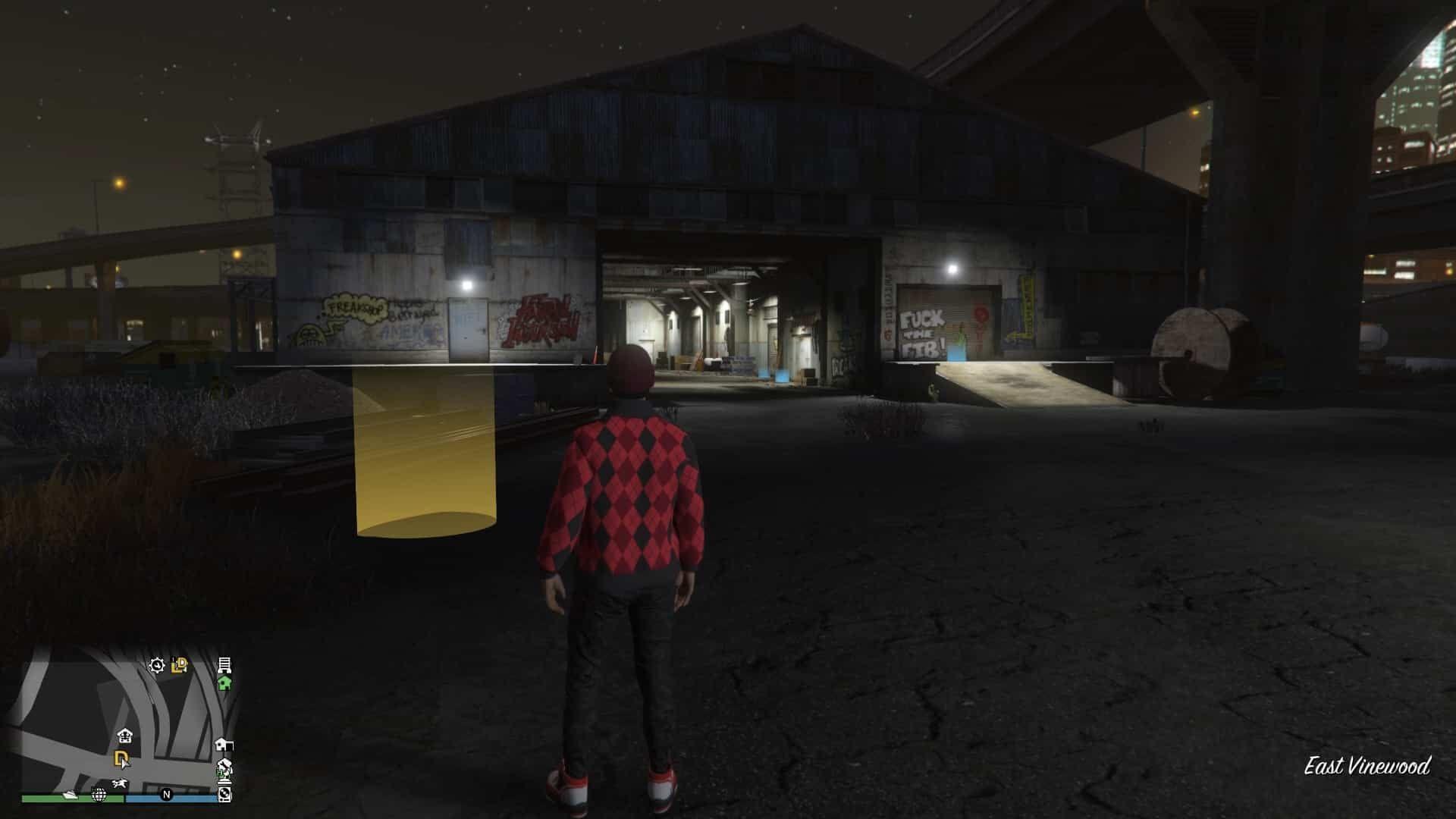Viewport: 1456px width, 819px height.
Task: Select the record turntable blip on the minimap
Action: [224, 795]
